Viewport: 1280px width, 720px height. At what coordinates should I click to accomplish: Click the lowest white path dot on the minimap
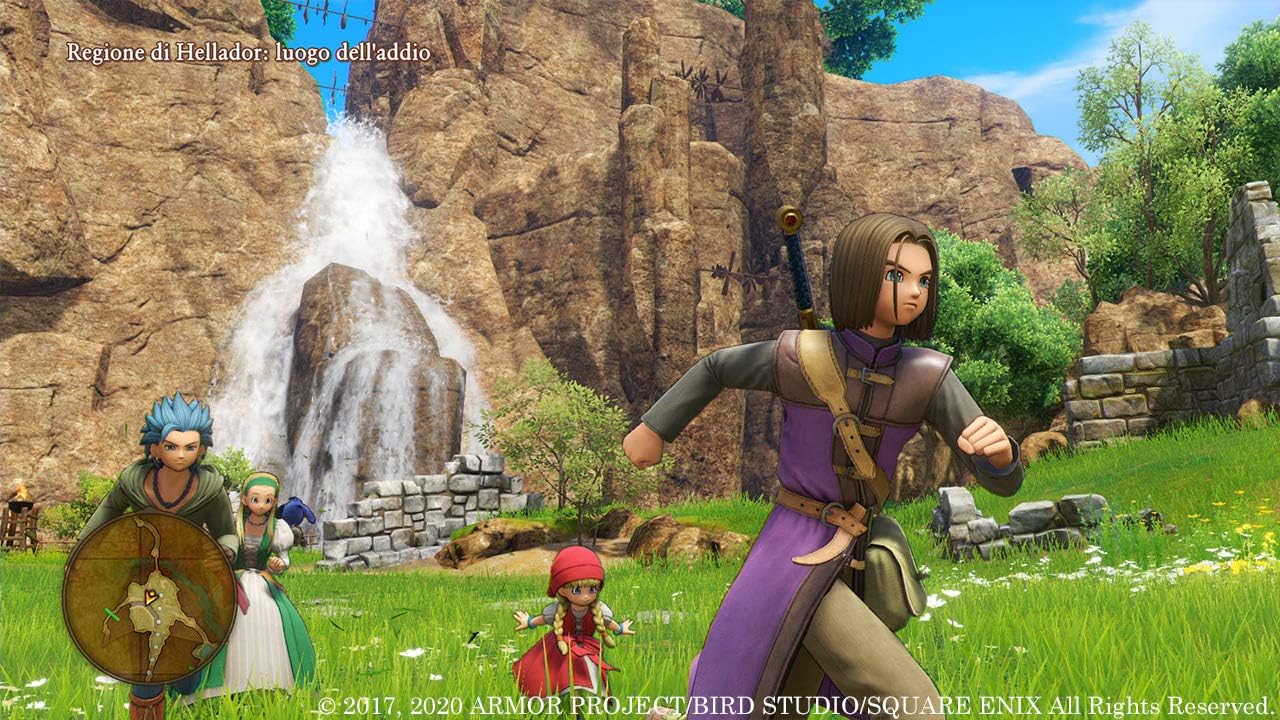(x=148, y=672)
